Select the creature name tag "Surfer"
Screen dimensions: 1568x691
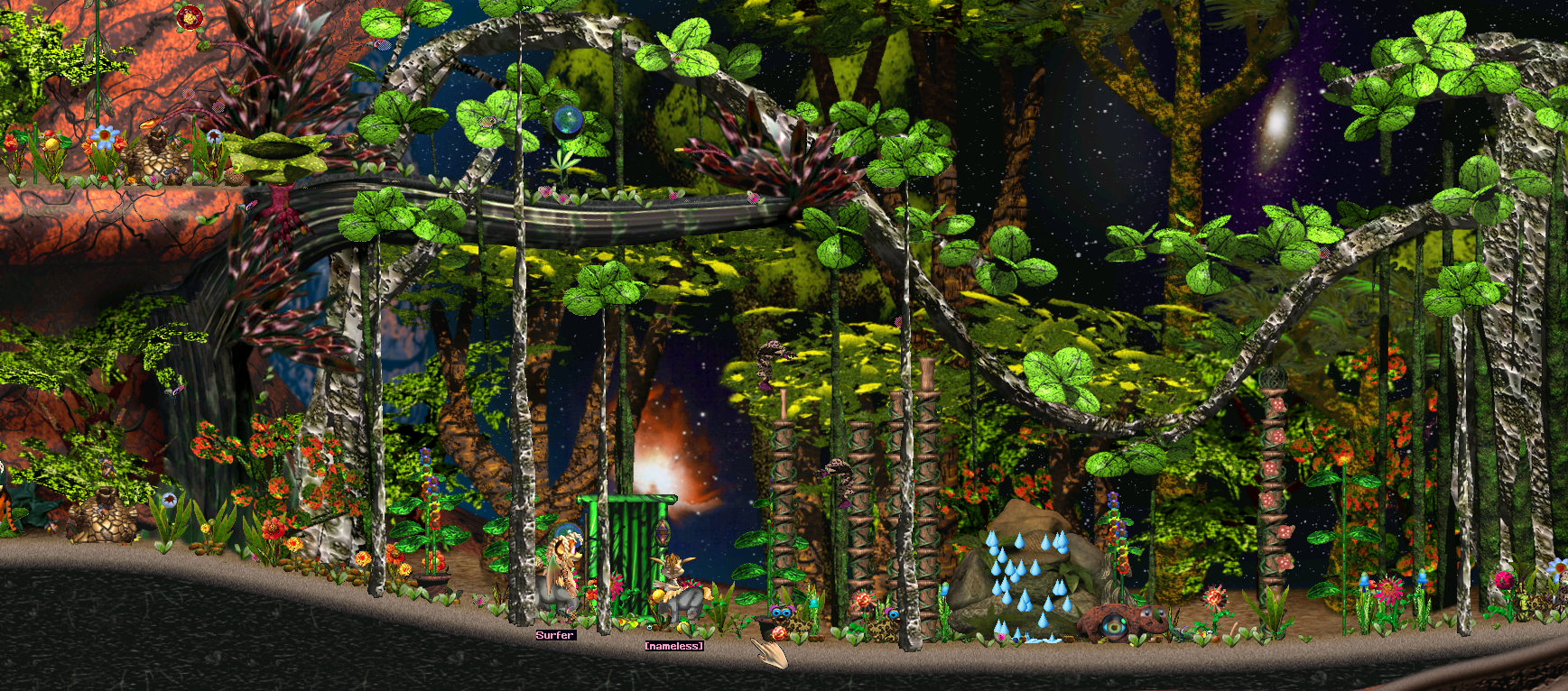click(x=554, y=635)
